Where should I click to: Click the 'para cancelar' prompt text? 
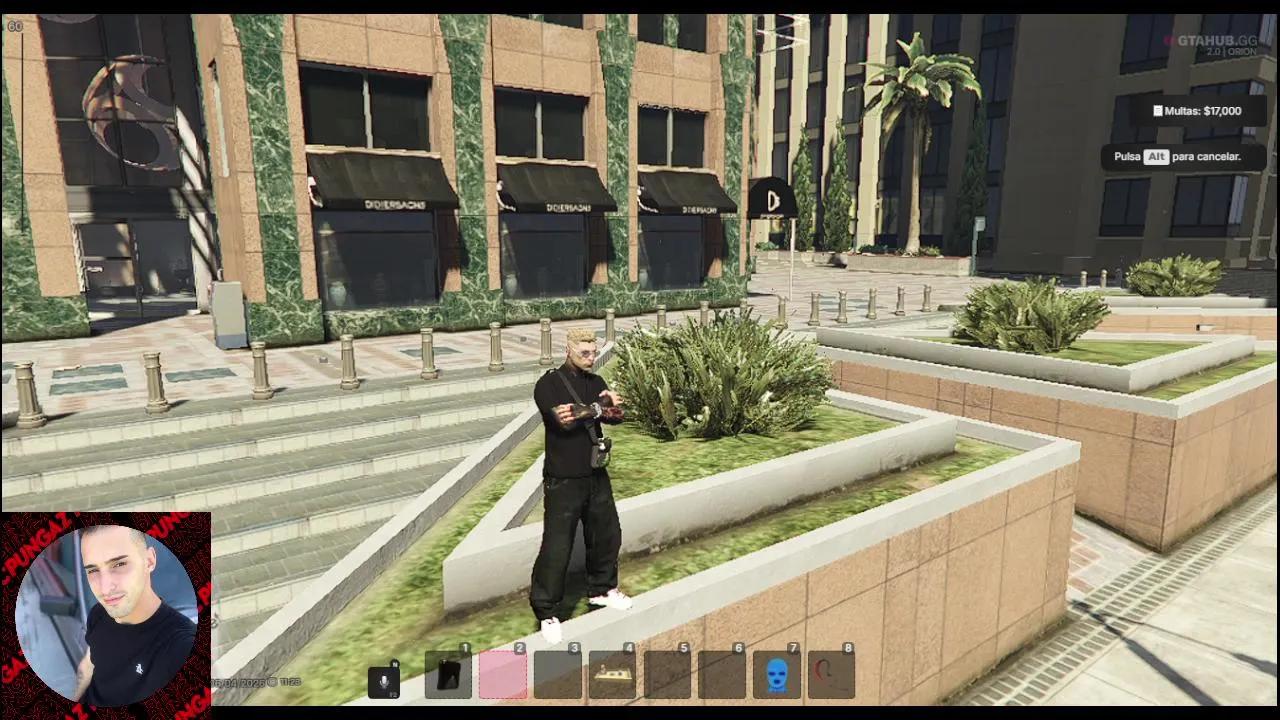pyautogui.click(x=1207, y=157)
